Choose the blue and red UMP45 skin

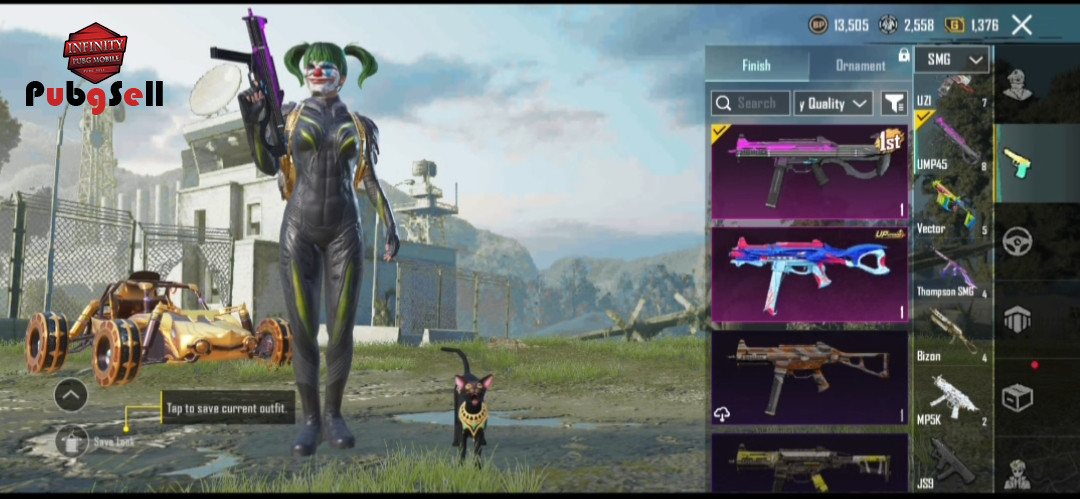pyautogui.click(x=809, y=274)
